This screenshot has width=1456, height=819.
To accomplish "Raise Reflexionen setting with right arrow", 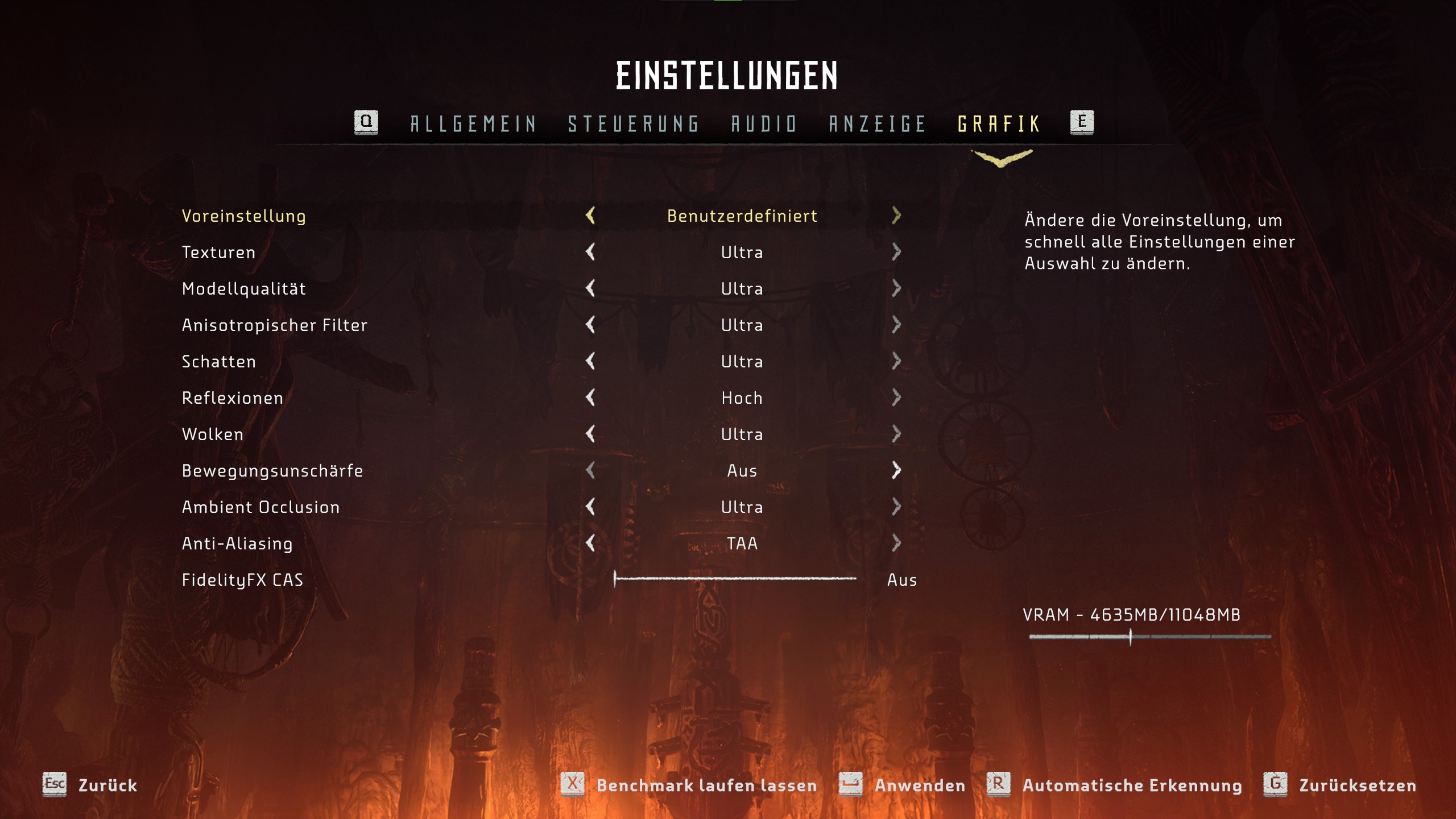I will [896, 398].
